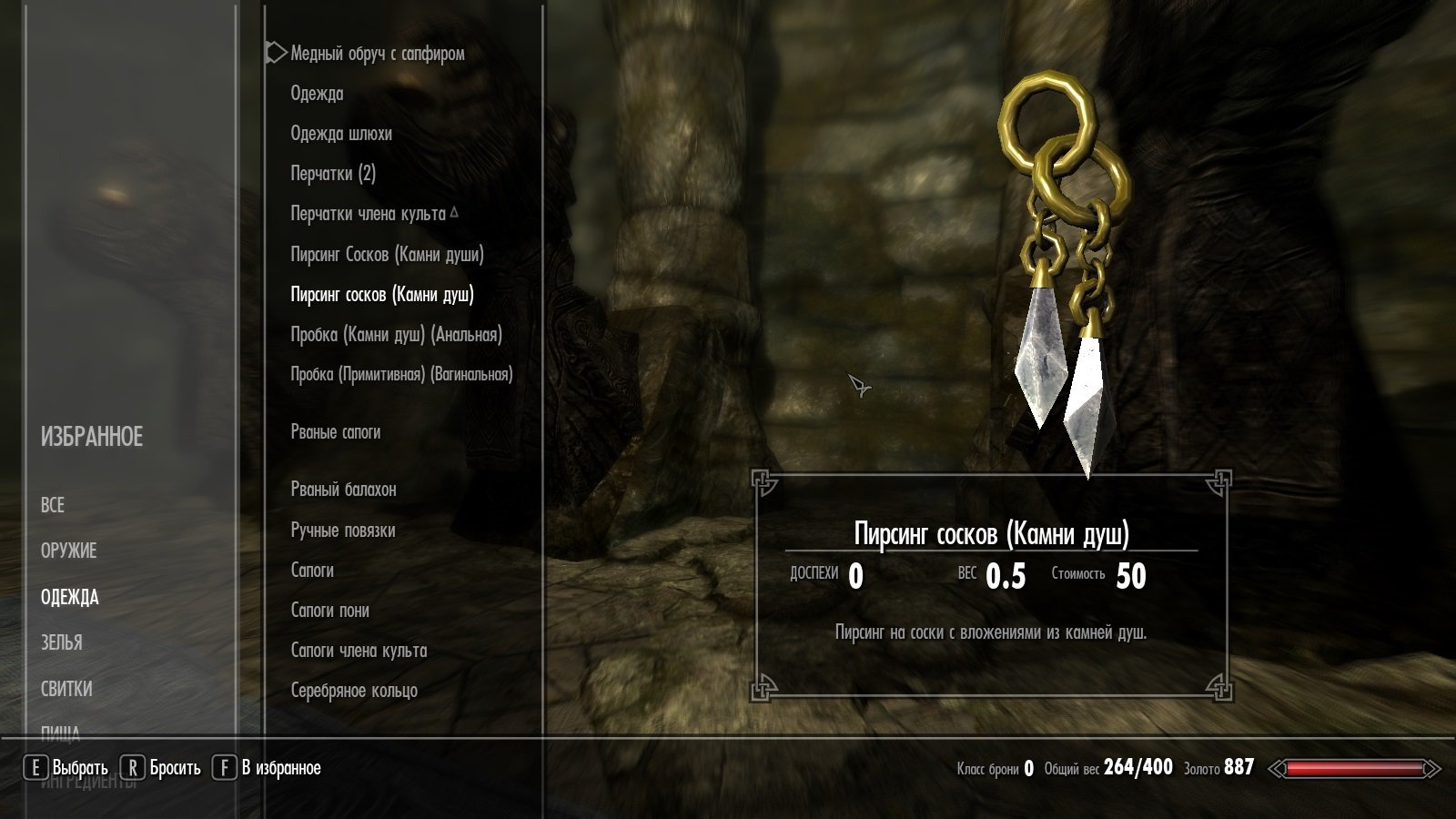Choose the Ручные повязки item
Screen dimensions: 1456x819
point(343,531)
